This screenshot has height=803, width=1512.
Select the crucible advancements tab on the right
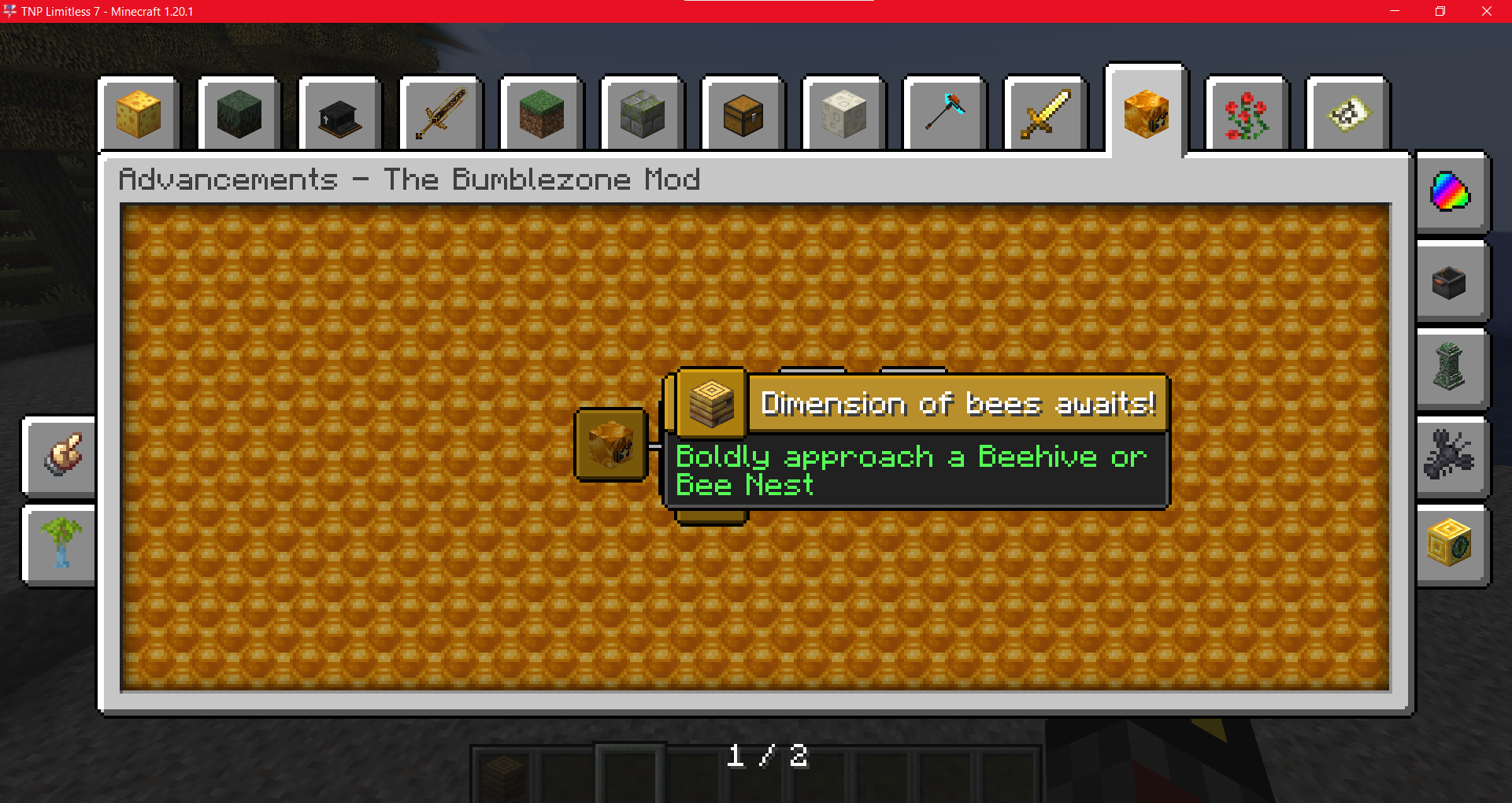pos(1451,282)
